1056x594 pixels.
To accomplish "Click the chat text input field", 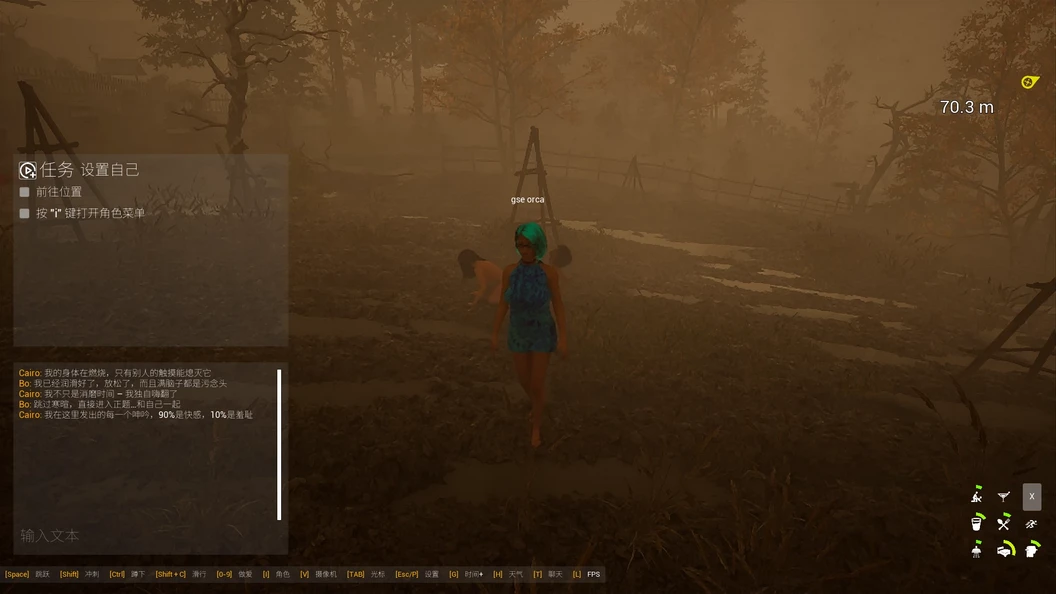I will coord(150,536).
